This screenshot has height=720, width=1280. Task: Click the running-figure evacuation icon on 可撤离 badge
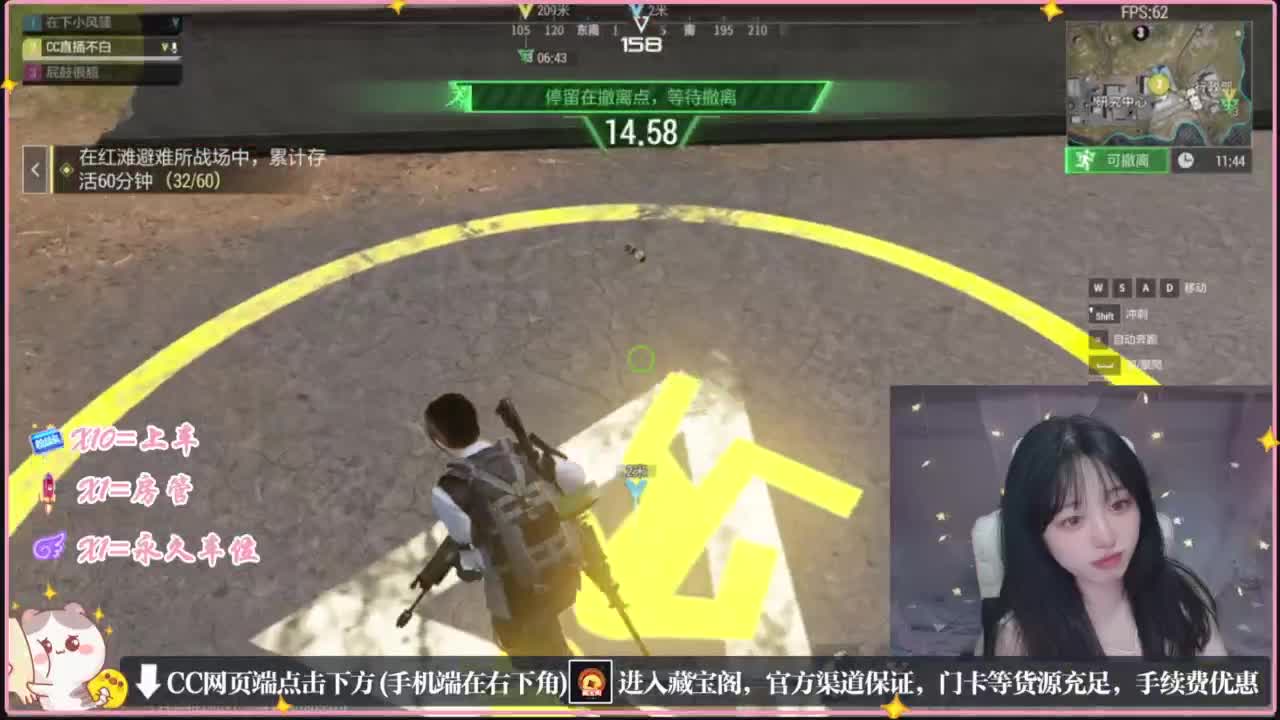[1084, 159]
